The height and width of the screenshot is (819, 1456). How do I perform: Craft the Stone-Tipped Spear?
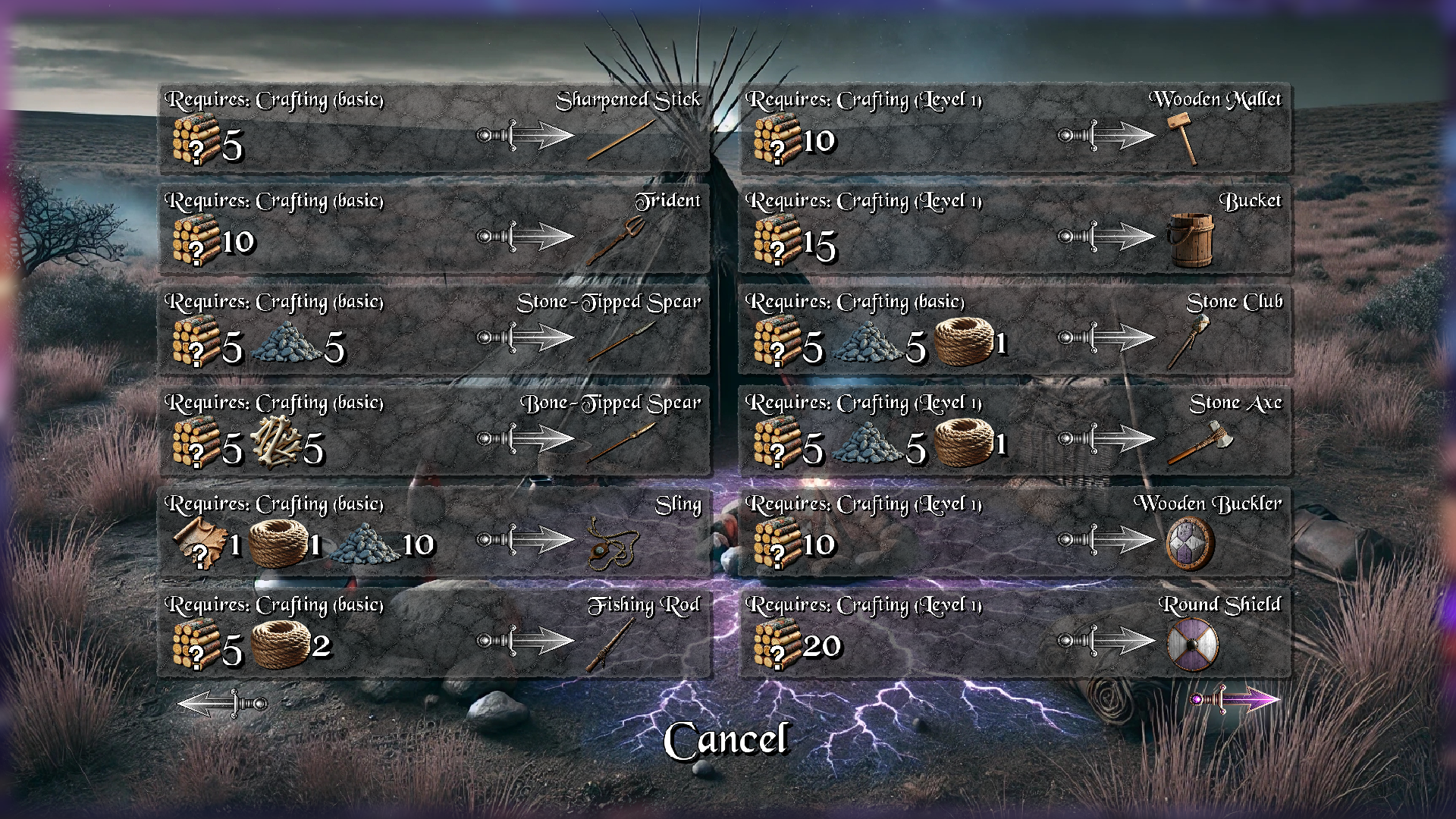434,331
